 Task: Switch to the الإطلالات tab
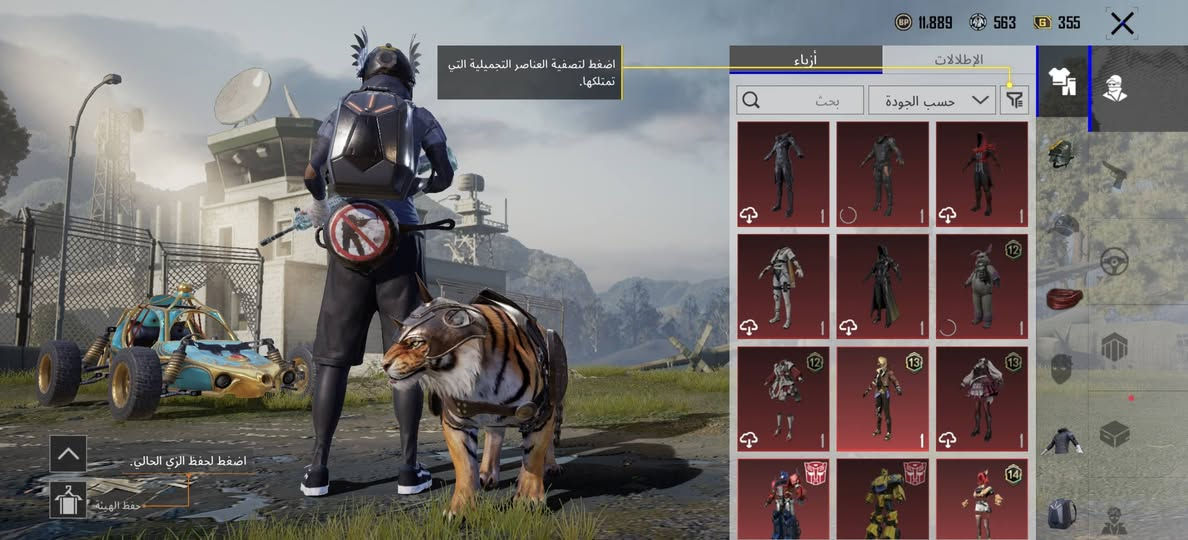click(958, 60)
